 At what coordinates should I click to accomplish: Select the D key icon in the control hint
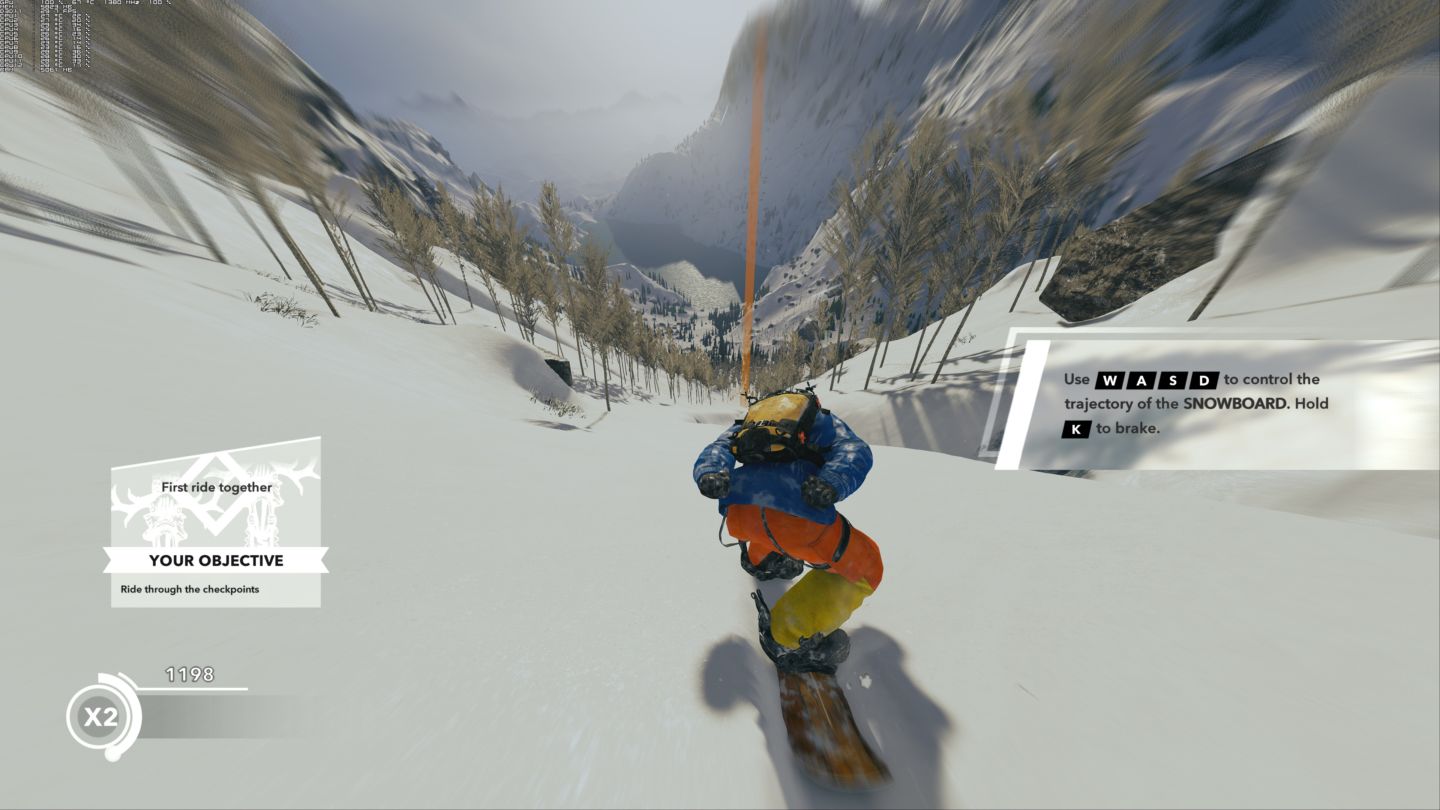(x=1204, y=378)
